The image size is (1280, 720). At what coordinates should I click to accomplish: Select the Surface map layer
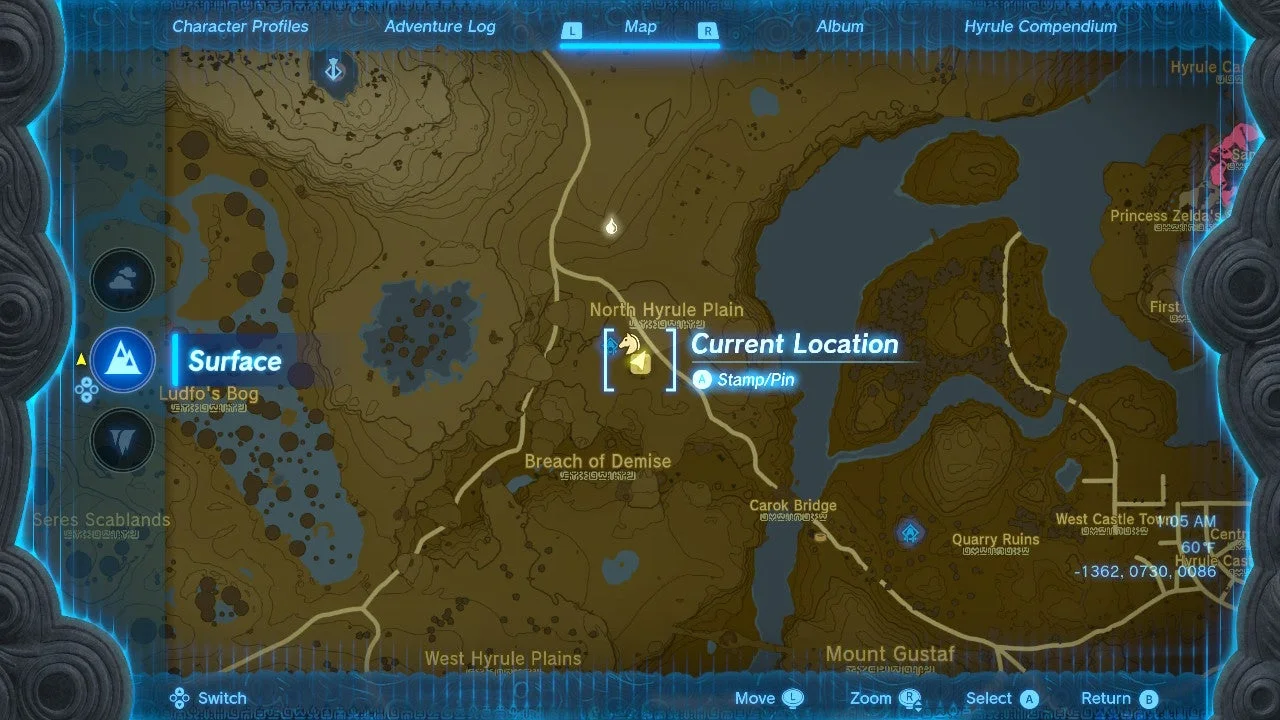point(123,360)
